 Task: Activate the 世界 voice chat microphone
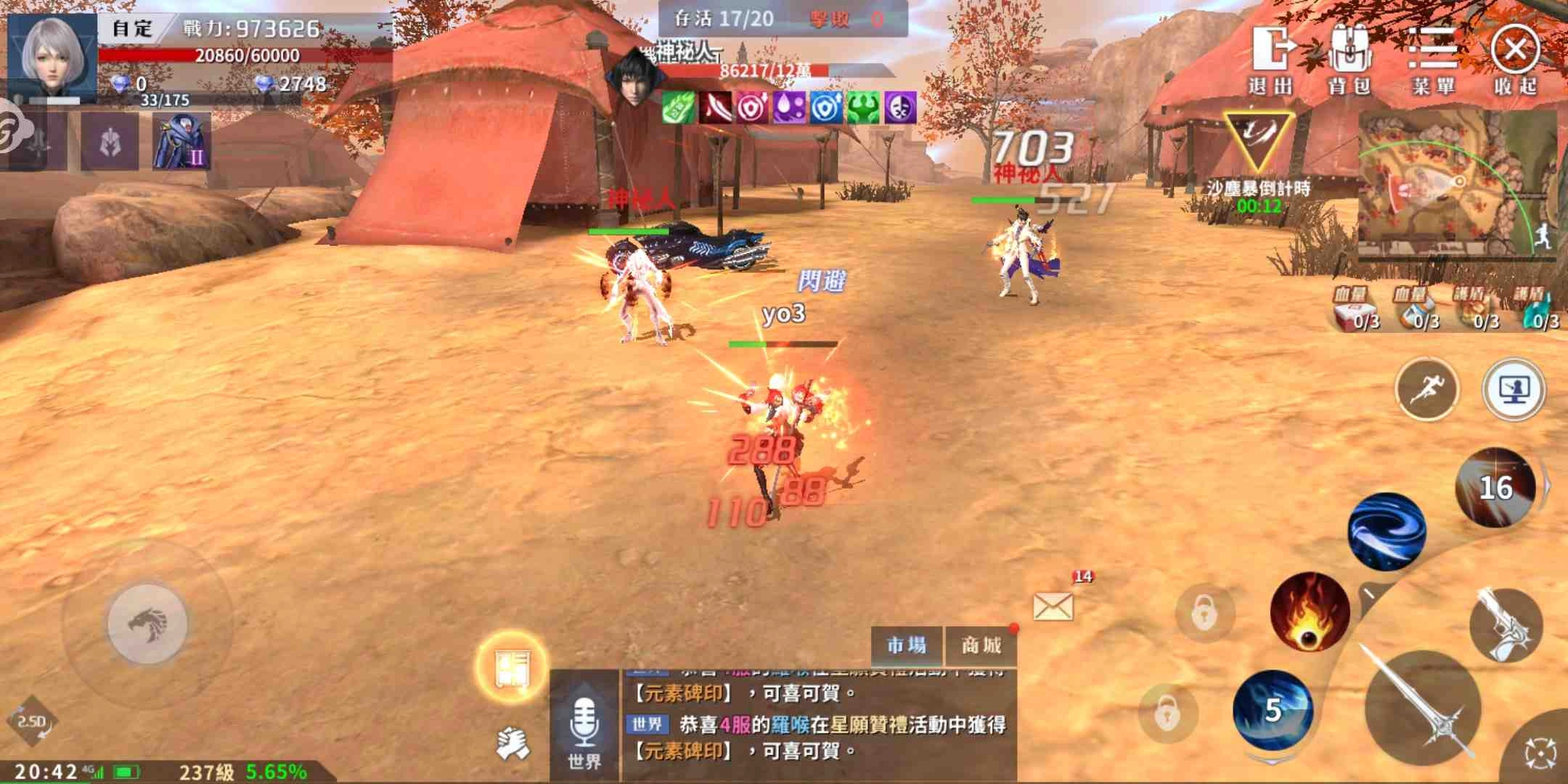(584, 728)
